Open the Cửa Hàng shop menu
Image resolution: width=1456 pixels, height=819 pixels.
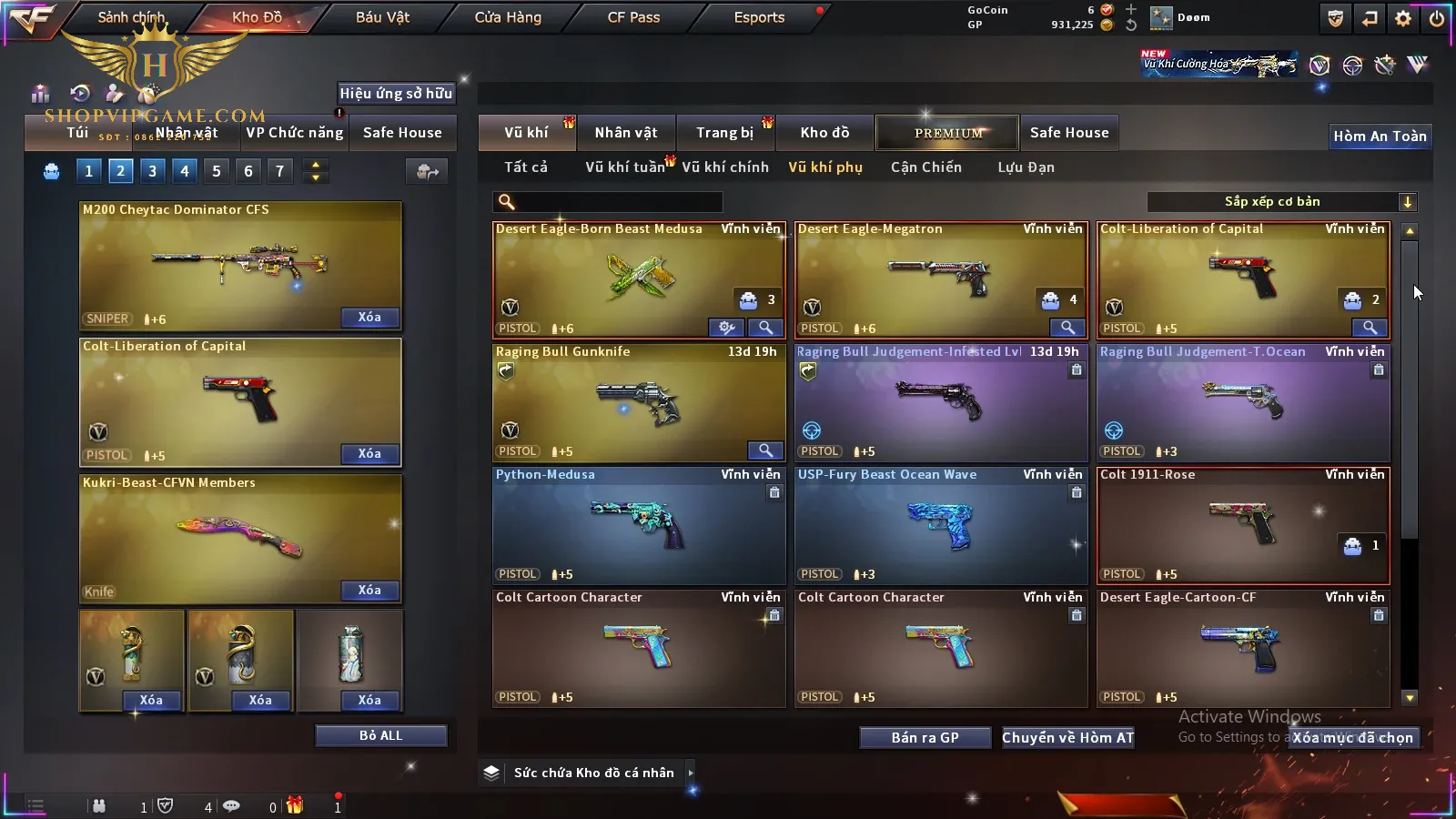(508, 17)
